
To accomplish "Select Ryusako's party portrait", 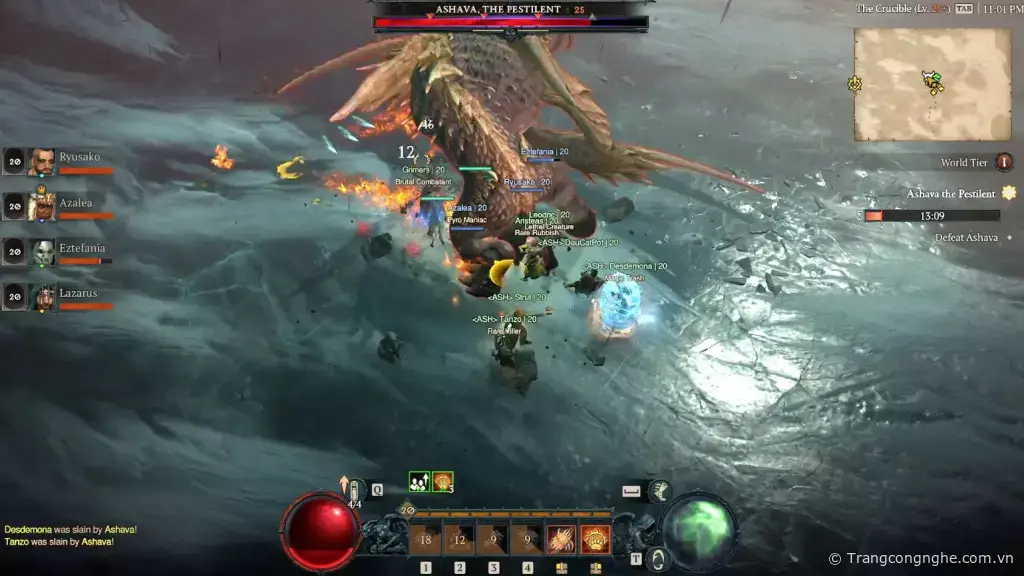I will (42, 162).
